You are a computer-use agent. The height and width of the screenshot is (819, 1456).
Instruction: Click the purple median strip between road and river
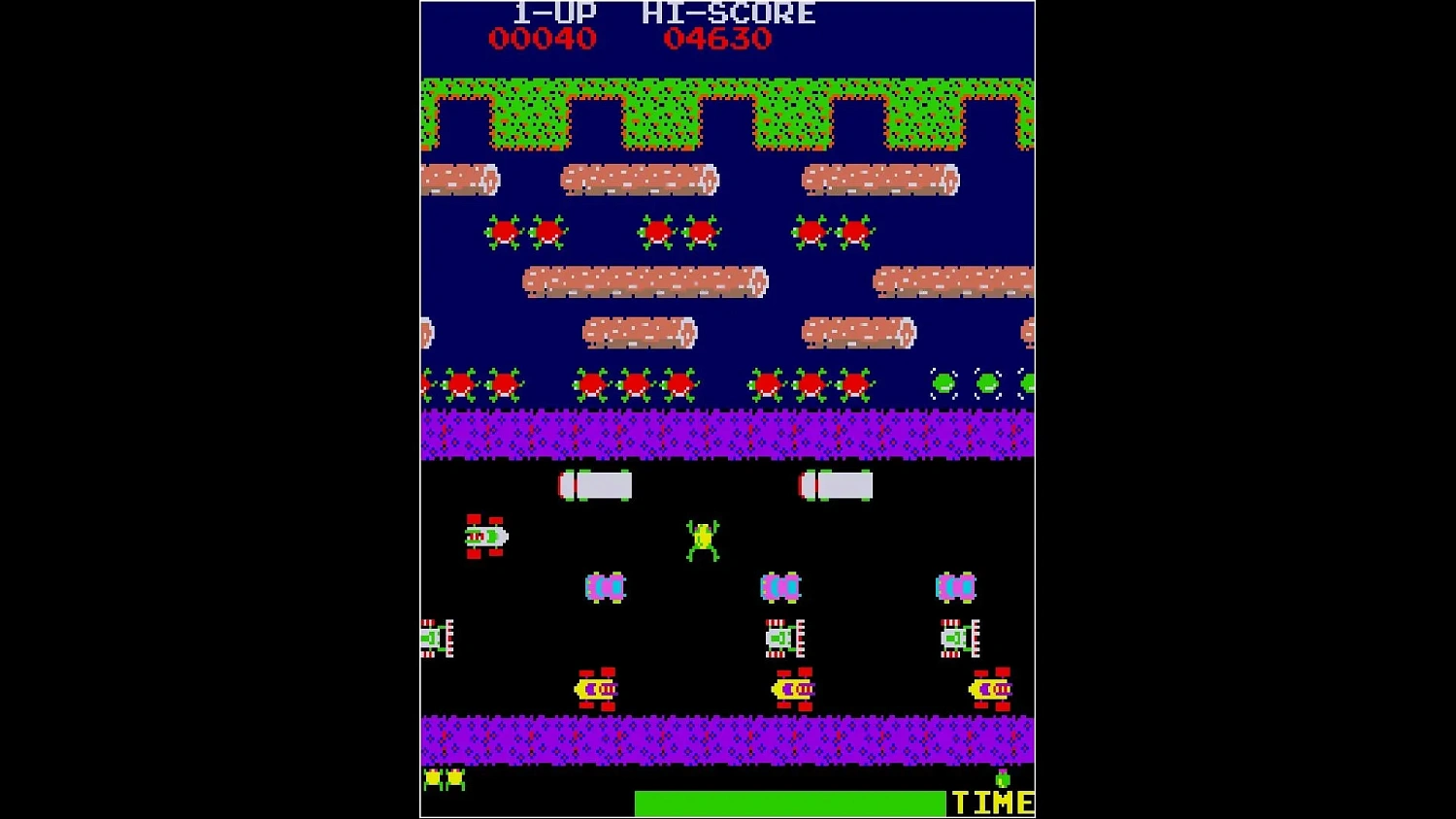[x=728, y=434]
